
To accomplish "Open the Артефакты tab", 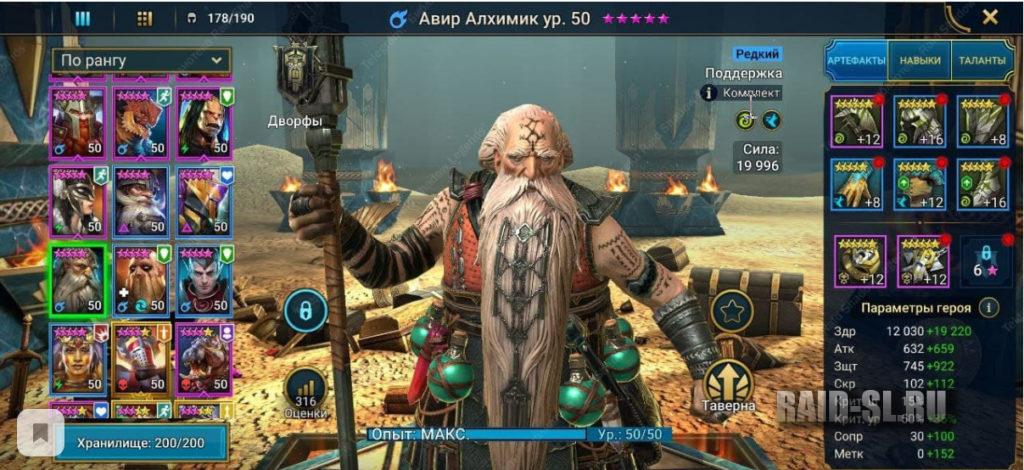I will pos(856,61).
